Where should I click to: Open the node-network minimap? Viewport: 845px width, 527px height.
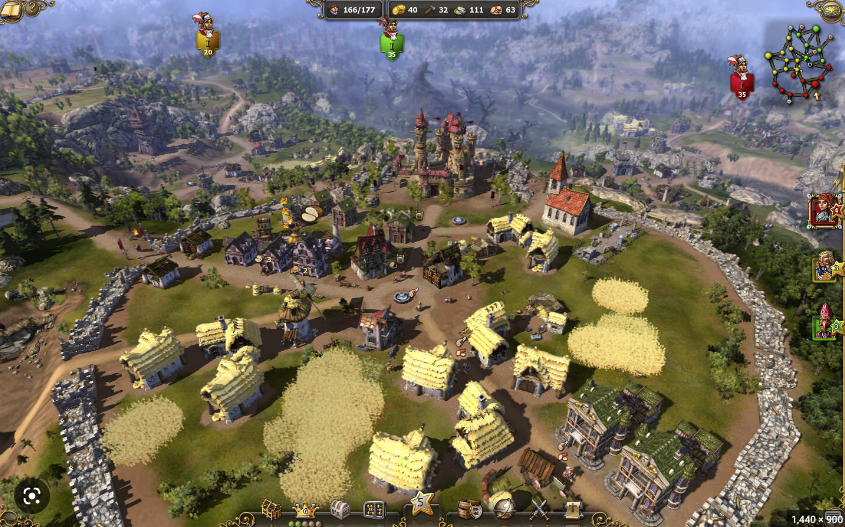(799, 63)
